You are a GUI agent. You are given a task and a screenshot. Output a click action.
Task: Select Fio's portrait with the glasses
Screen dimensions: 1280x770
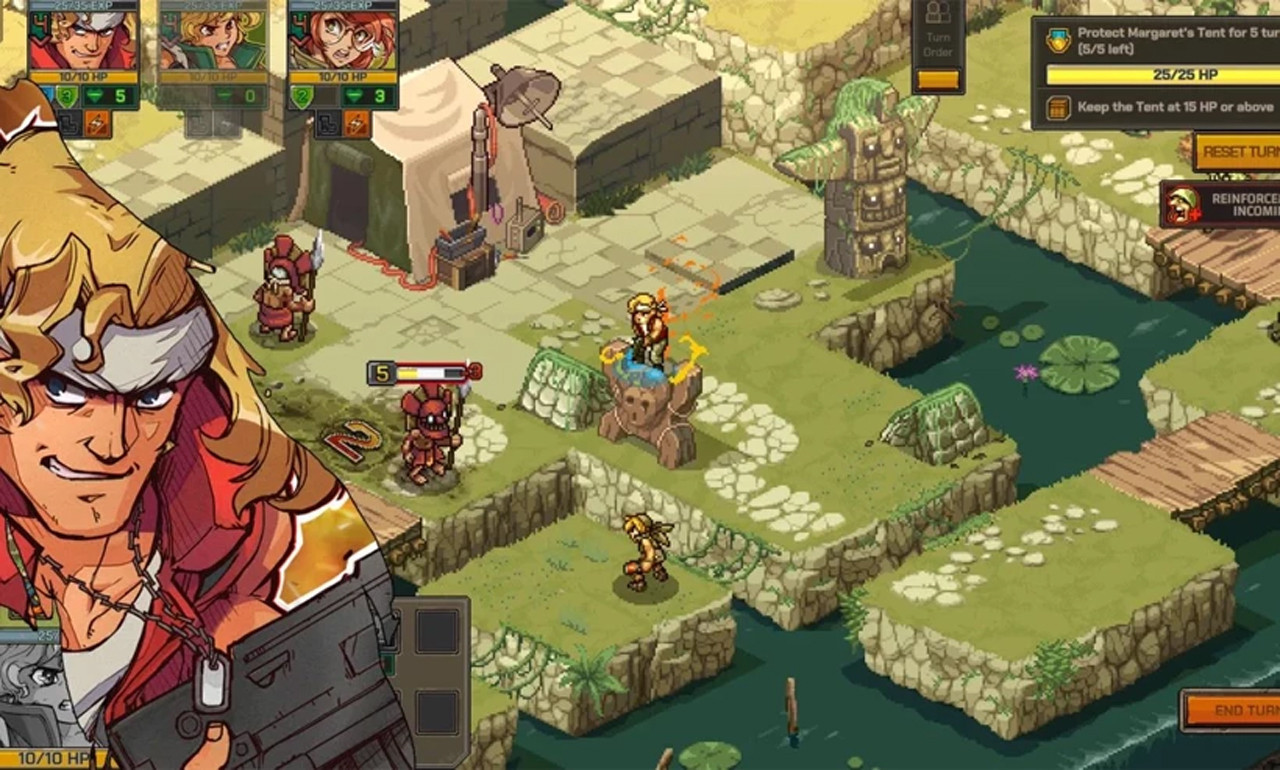click(x=342, y=38)
